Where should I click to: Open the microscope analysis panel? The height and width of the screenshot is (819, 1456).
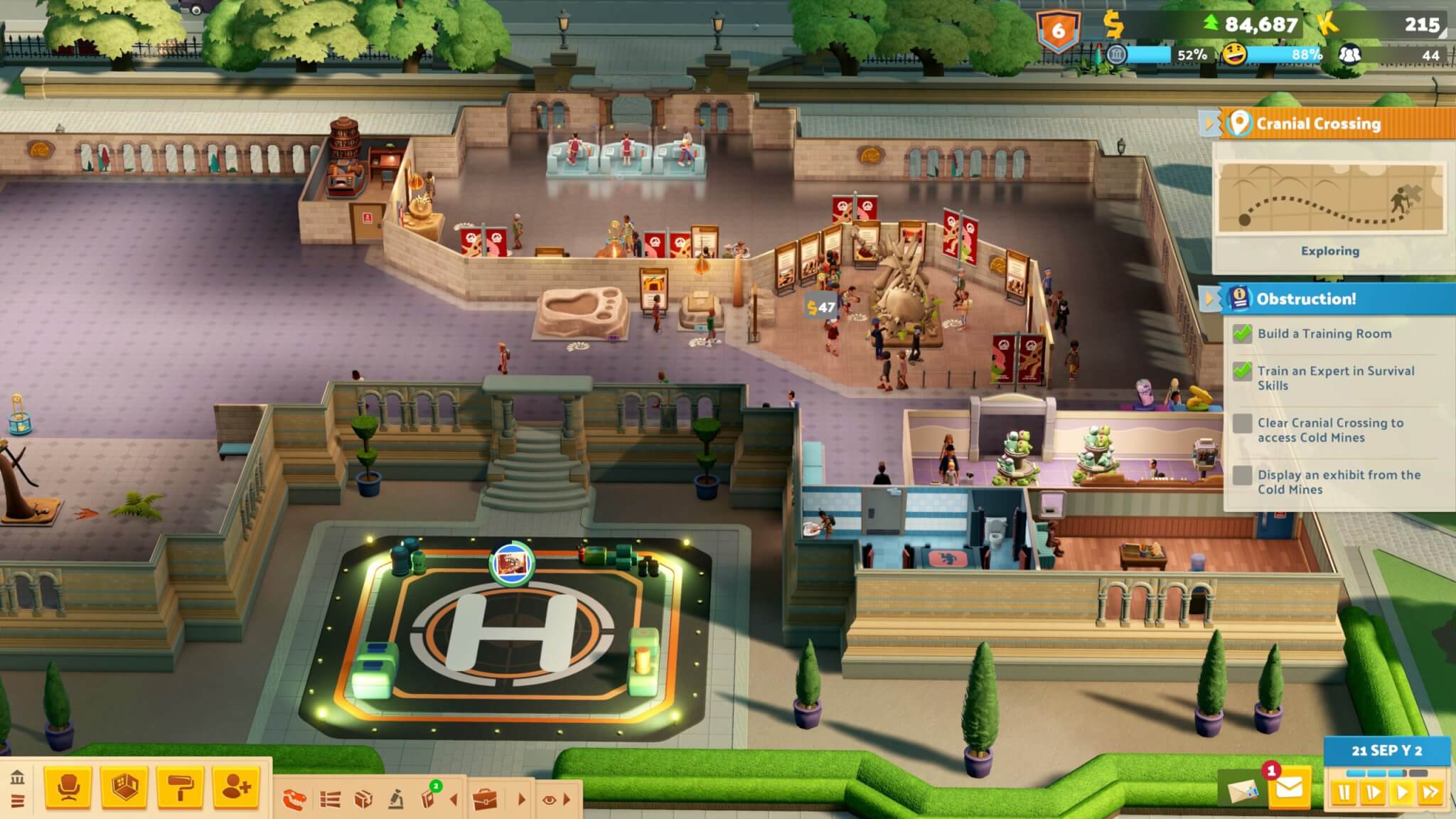[396, 800]
